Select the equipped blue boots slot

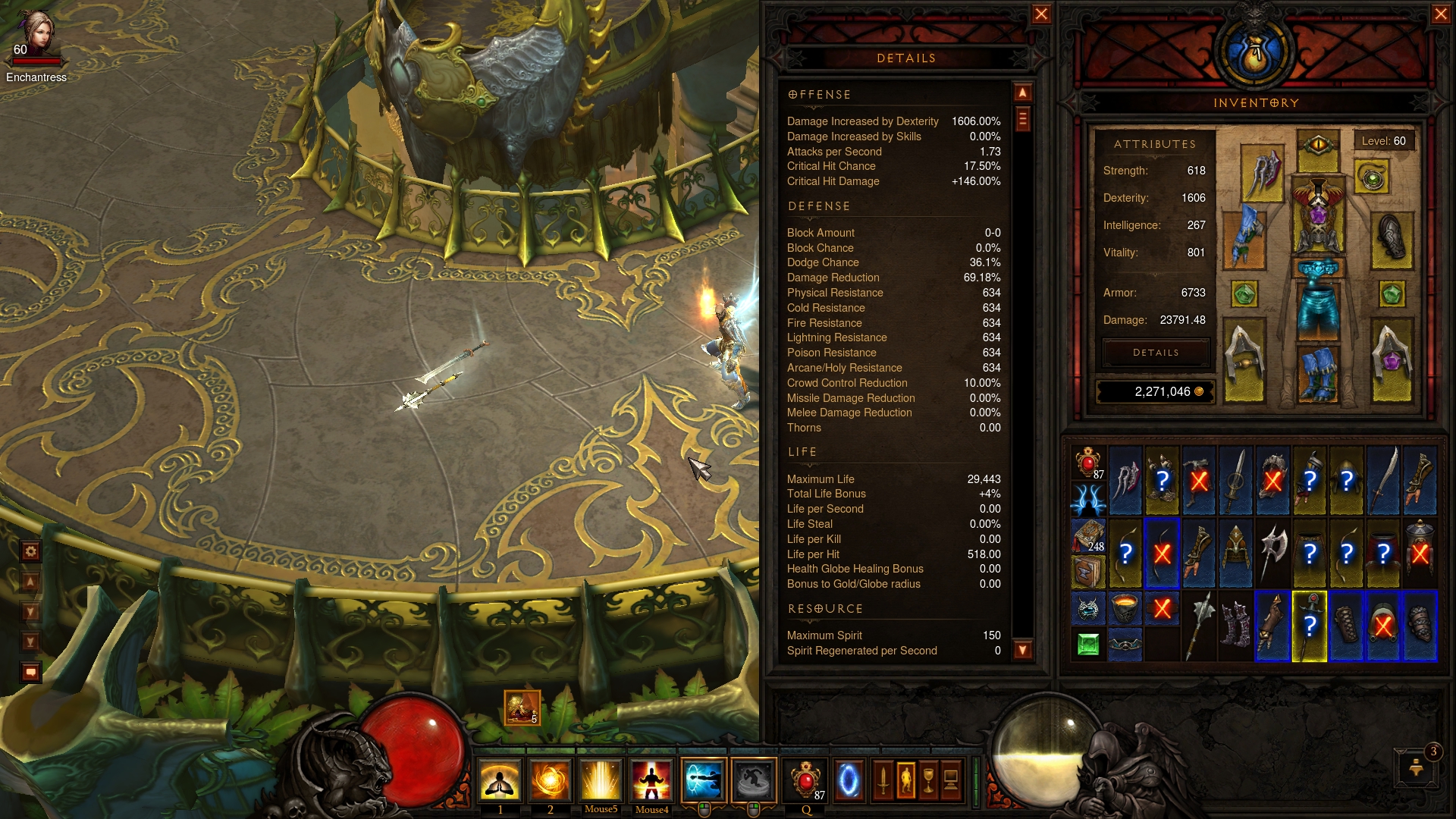click(1318, 373)
